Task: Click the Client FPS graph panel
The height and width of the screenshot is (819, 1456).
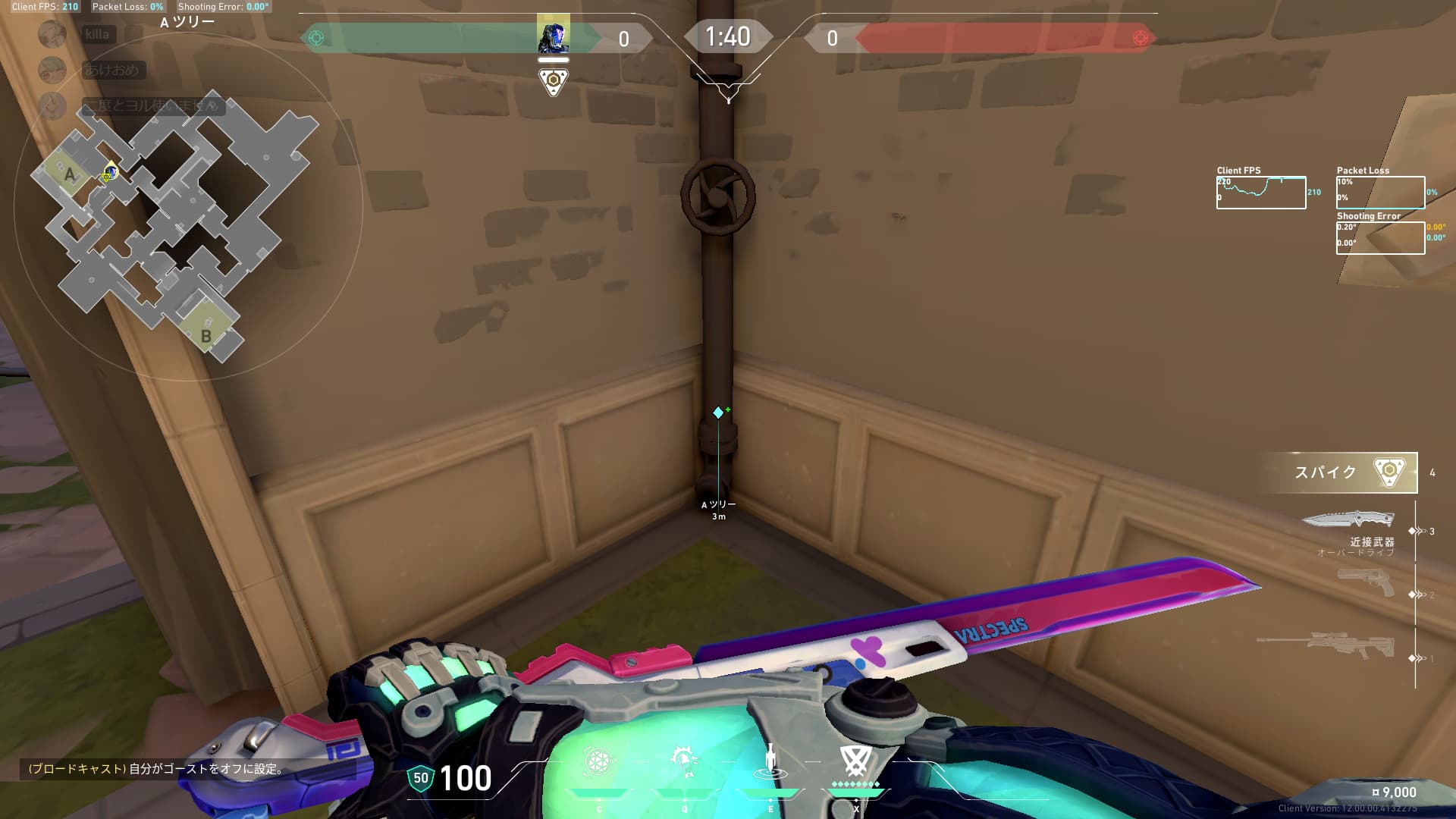Action: point(1260,193)
